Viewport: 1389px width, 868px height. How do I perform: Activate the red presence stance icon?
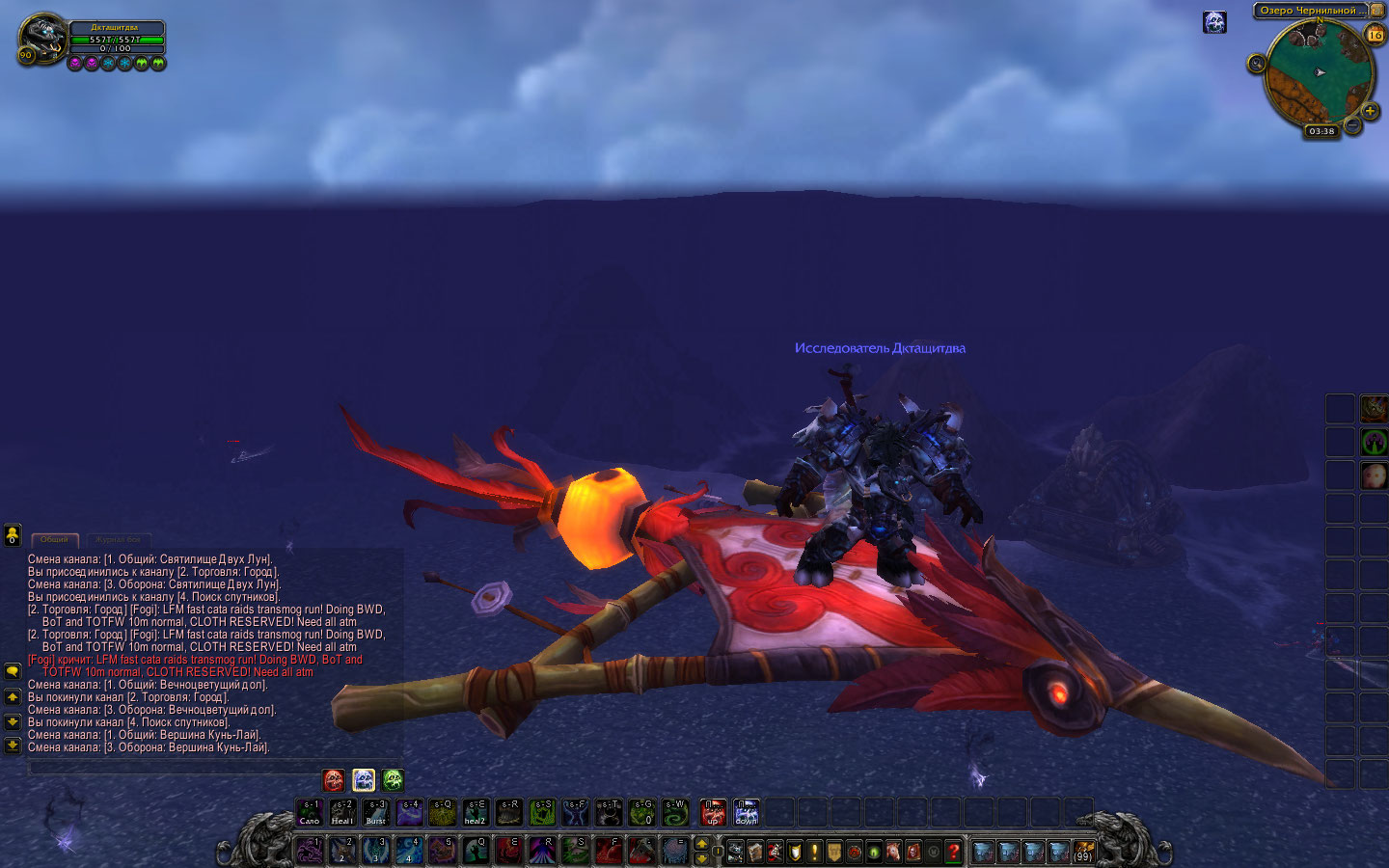[x=334, y=779]
